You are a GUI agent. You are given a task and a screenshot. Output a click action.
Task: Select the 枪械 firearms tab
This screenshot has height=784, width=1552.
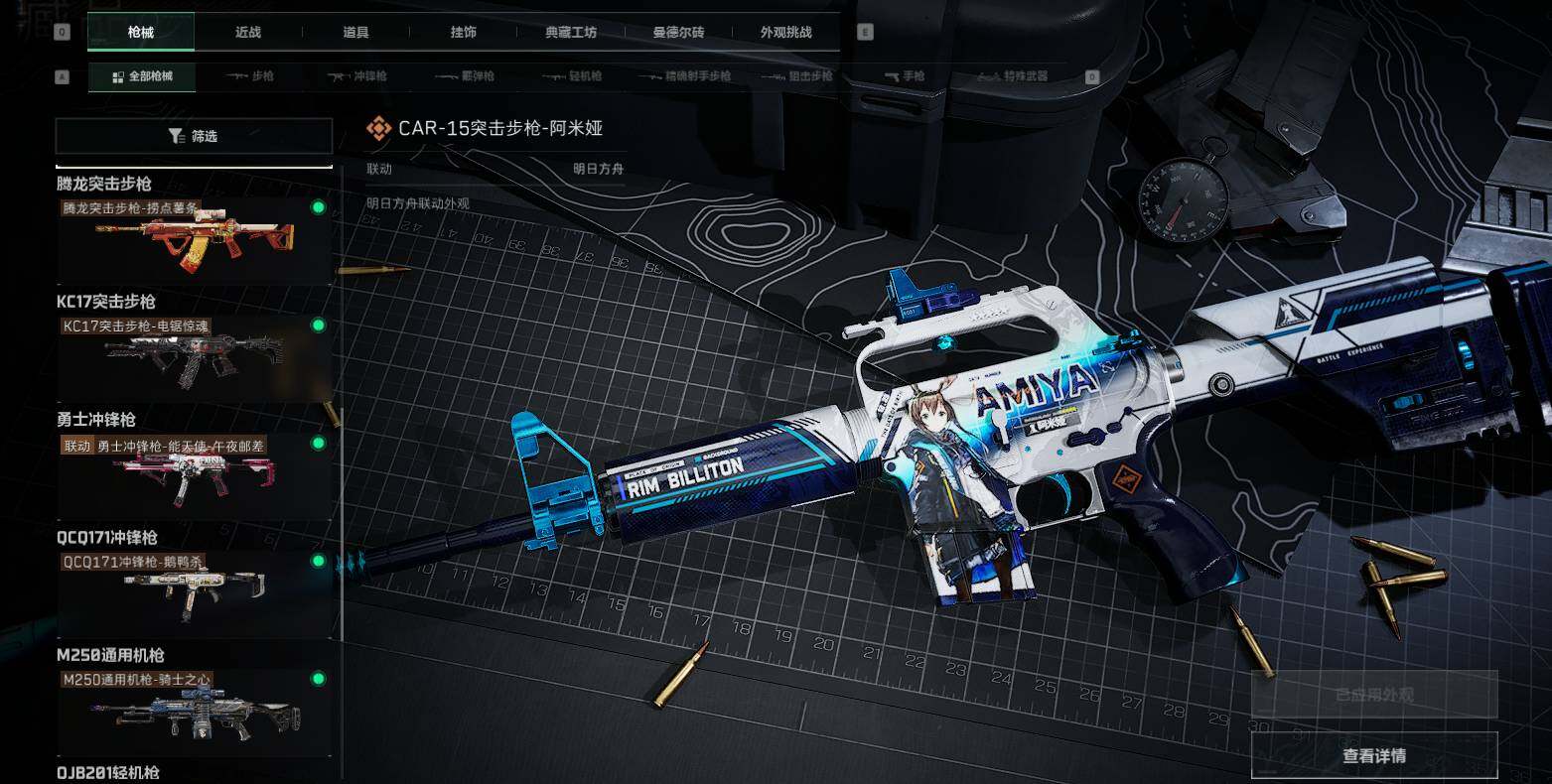pyautogui.click(x=141, y=32)
